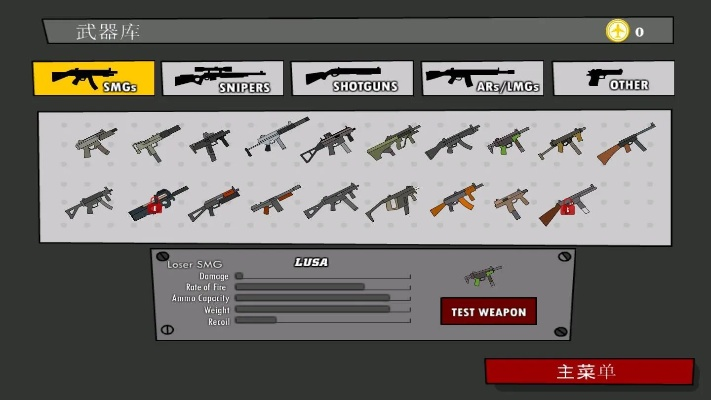711x400 pixels.
Task: Show the Shotguns category
Action: 351,79
